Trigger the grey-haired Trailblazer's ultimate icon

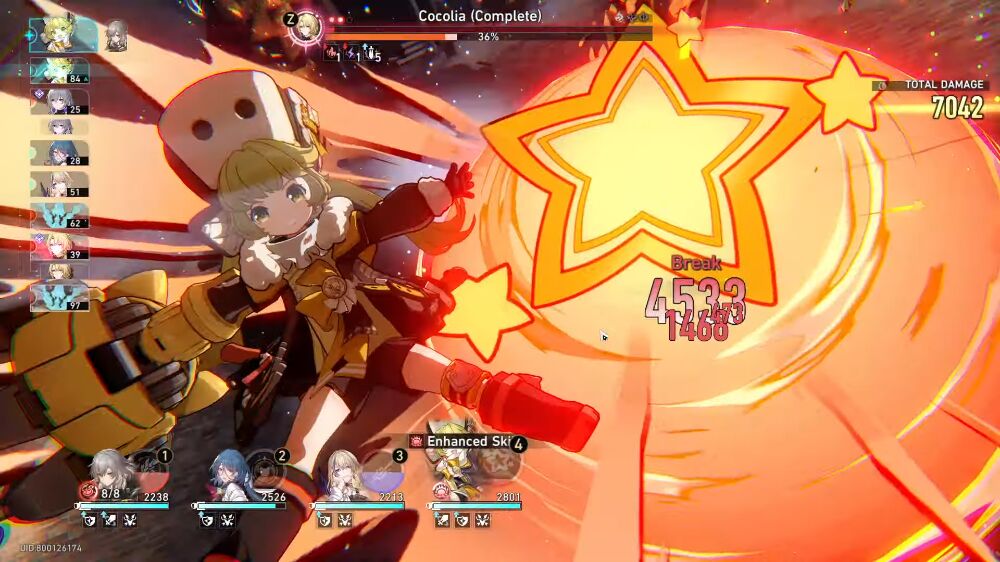point(147,470)
